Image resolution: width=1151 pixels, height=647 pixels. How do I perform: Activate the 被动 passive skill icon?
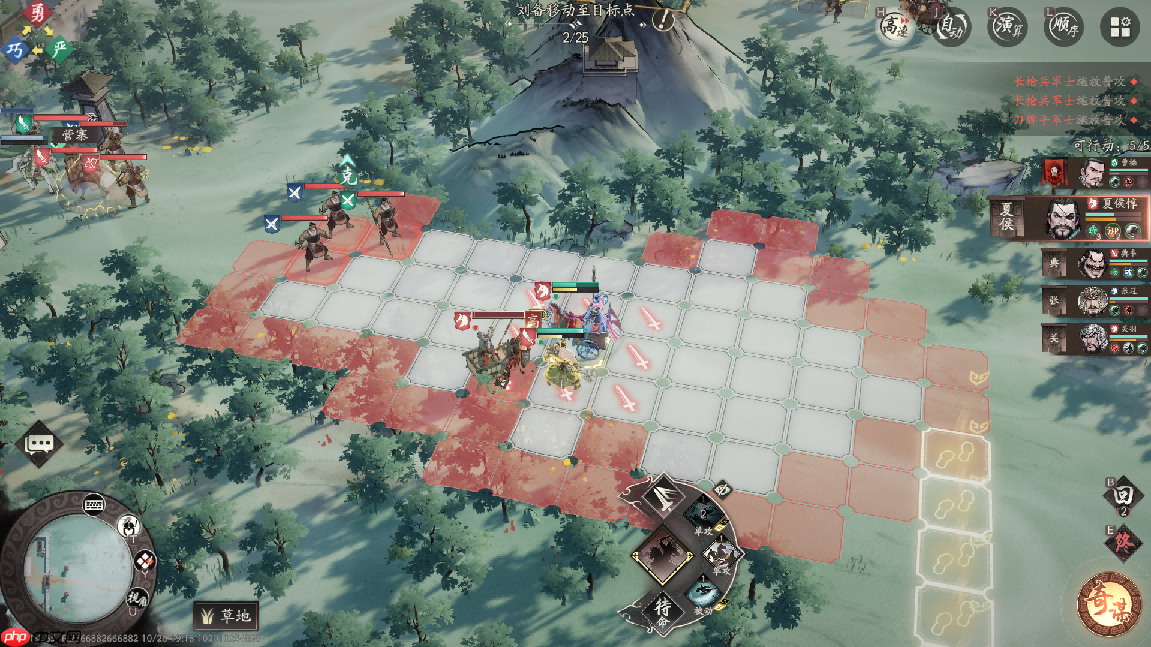pyautogui.click(x=701, y=590)
